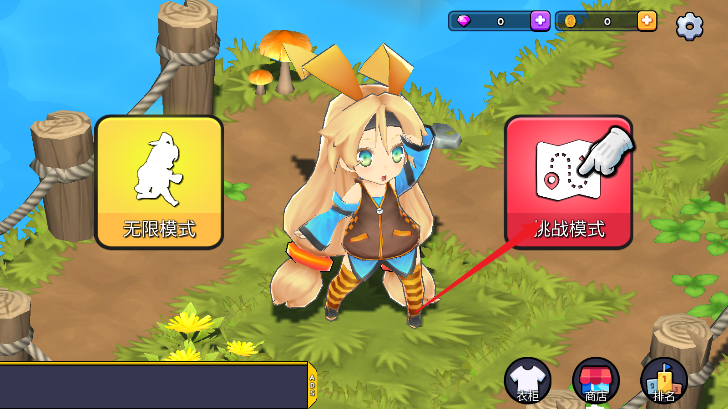Image resolution: width=728 pixels, height=409 pixels.
Task: Add more purple gems with plus button
Action: pyautogui.click(x=540, y=21)
